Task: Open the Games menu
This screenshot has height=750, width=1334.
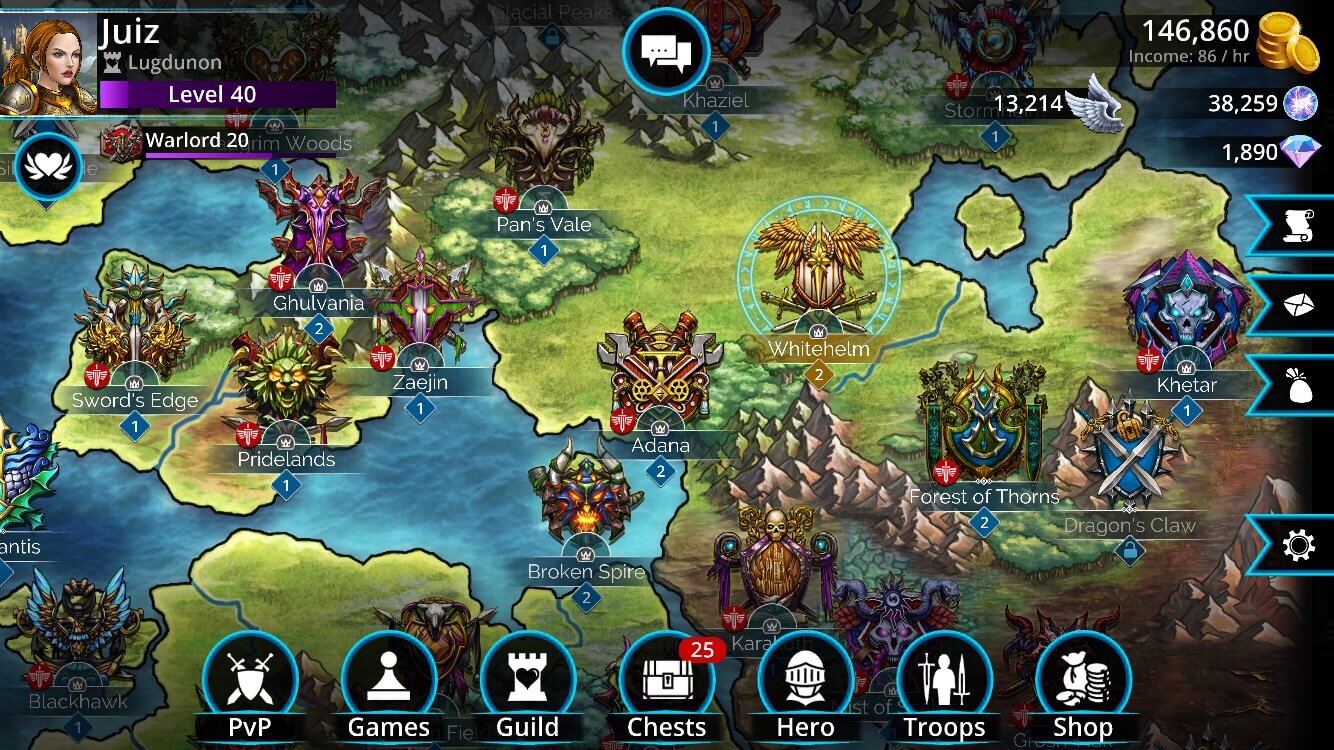Action: pyautogui.click(x=389, y=680)
